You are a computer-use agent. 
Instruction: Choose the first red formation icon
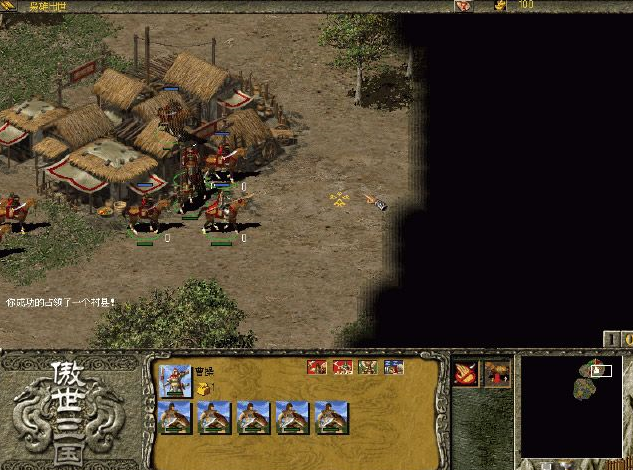click(x=317, y=367)
